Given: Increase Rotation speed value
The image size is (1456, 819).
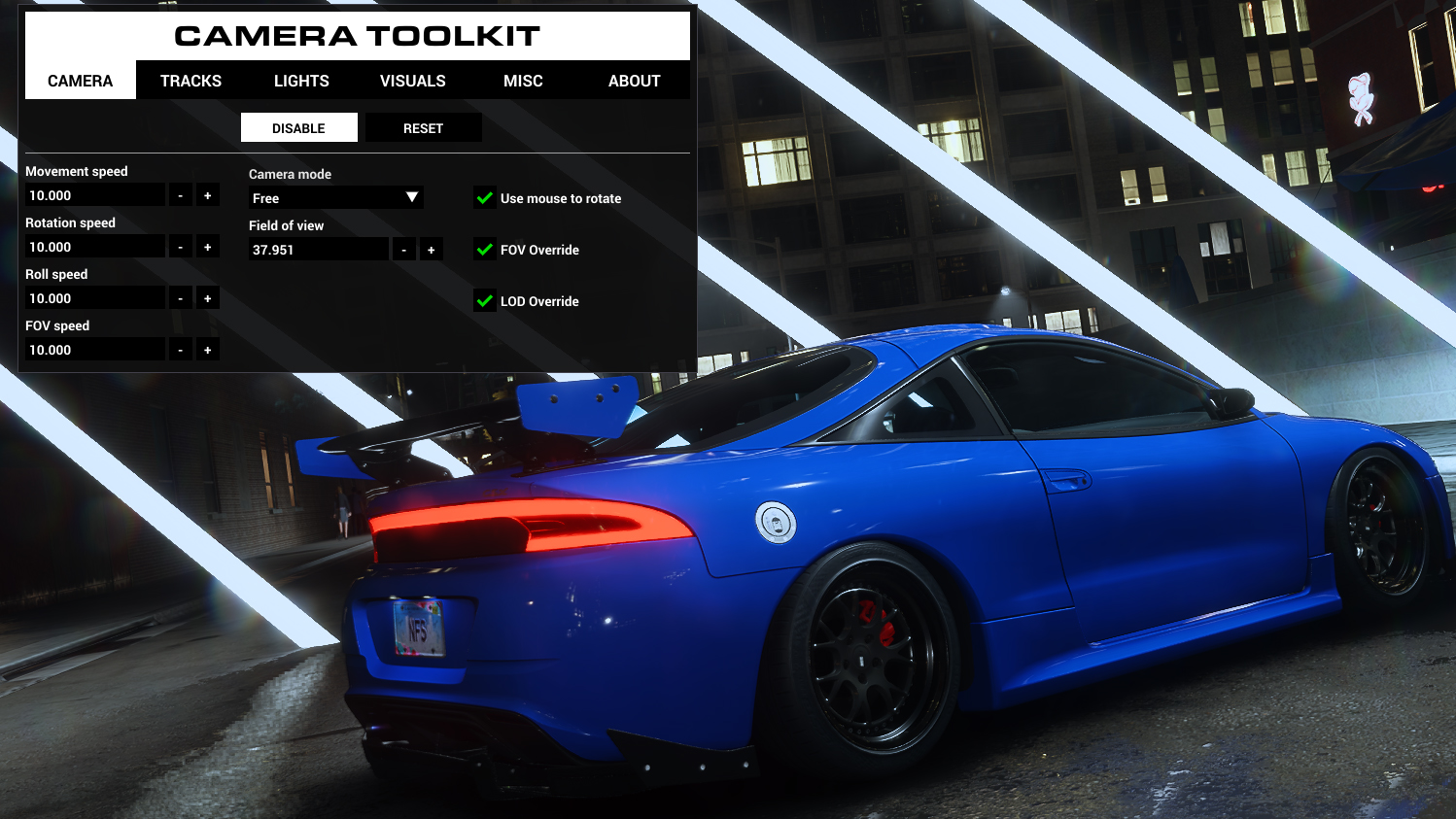Looking at the screenshot, I should 207,246.
